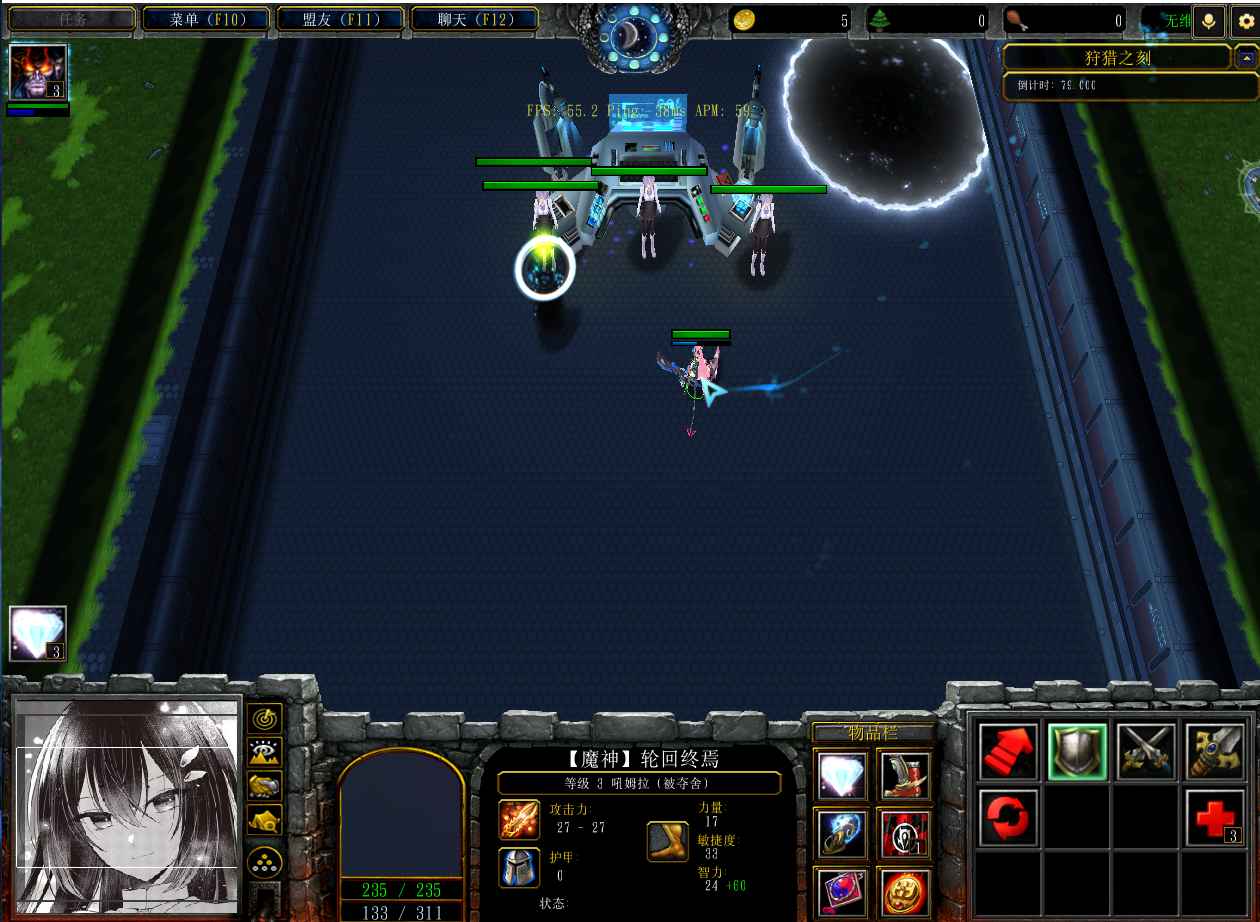1260x922 pixels.
Task: Click the formation toggle button
Action: click(x=265, y=858)
